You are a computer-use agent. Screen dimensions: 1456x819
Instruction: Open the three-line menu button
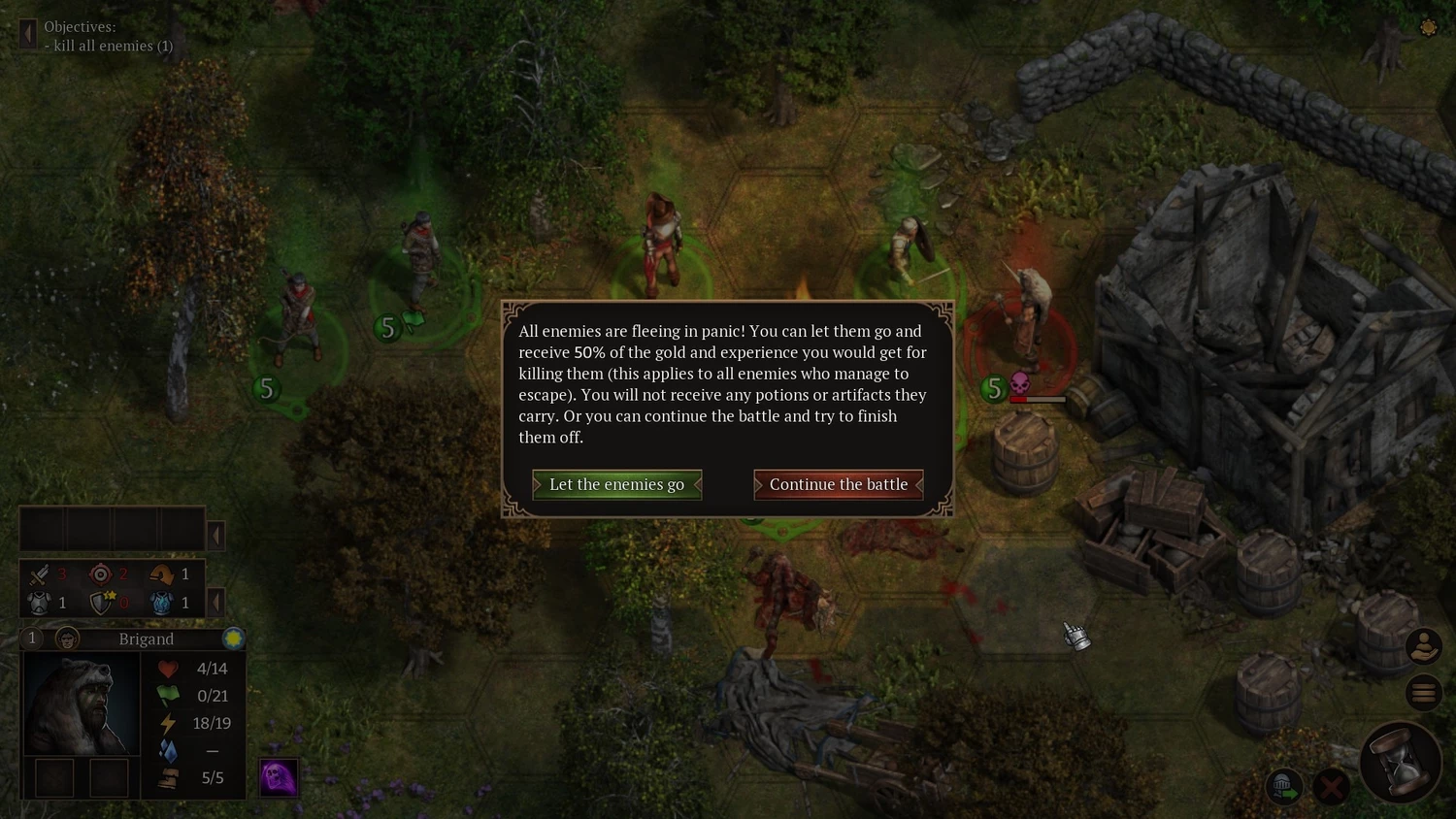tap(1423, 692)
